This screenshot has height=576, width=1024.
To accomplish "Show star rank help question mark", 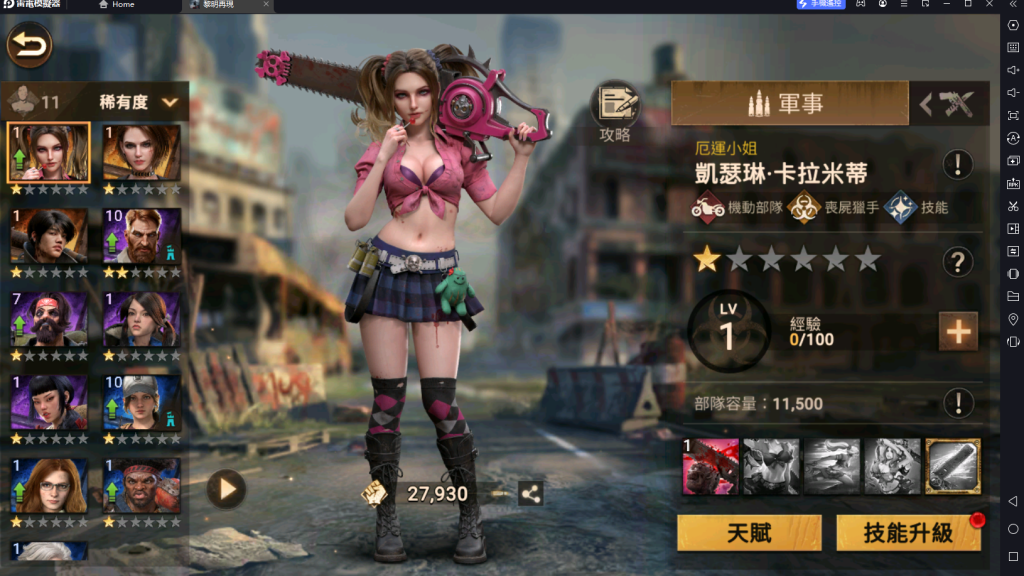I will 958,262.
